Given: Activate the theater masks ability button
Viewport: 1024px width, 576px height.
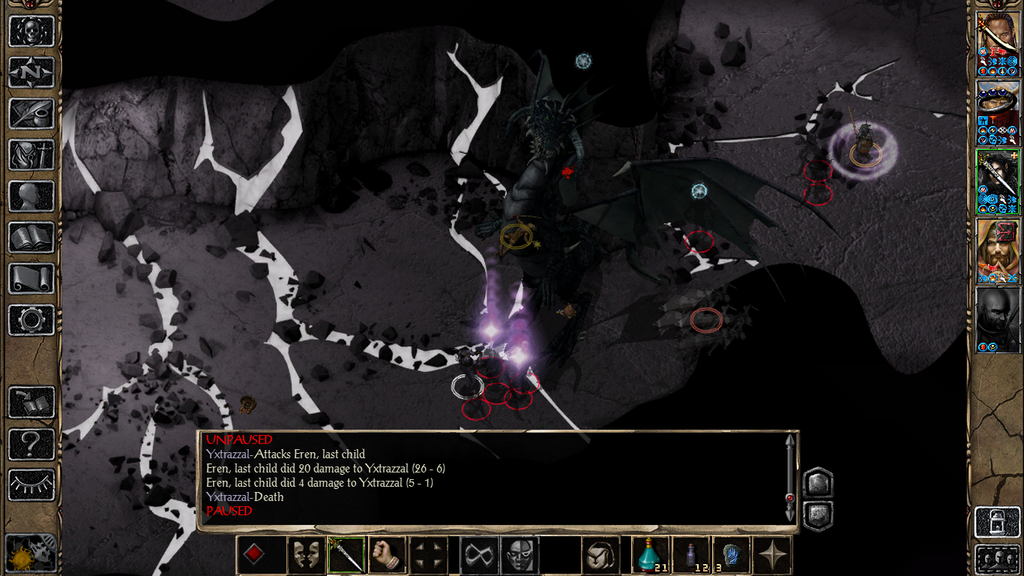Looking at the screenshot, I should tap(305, 555).
